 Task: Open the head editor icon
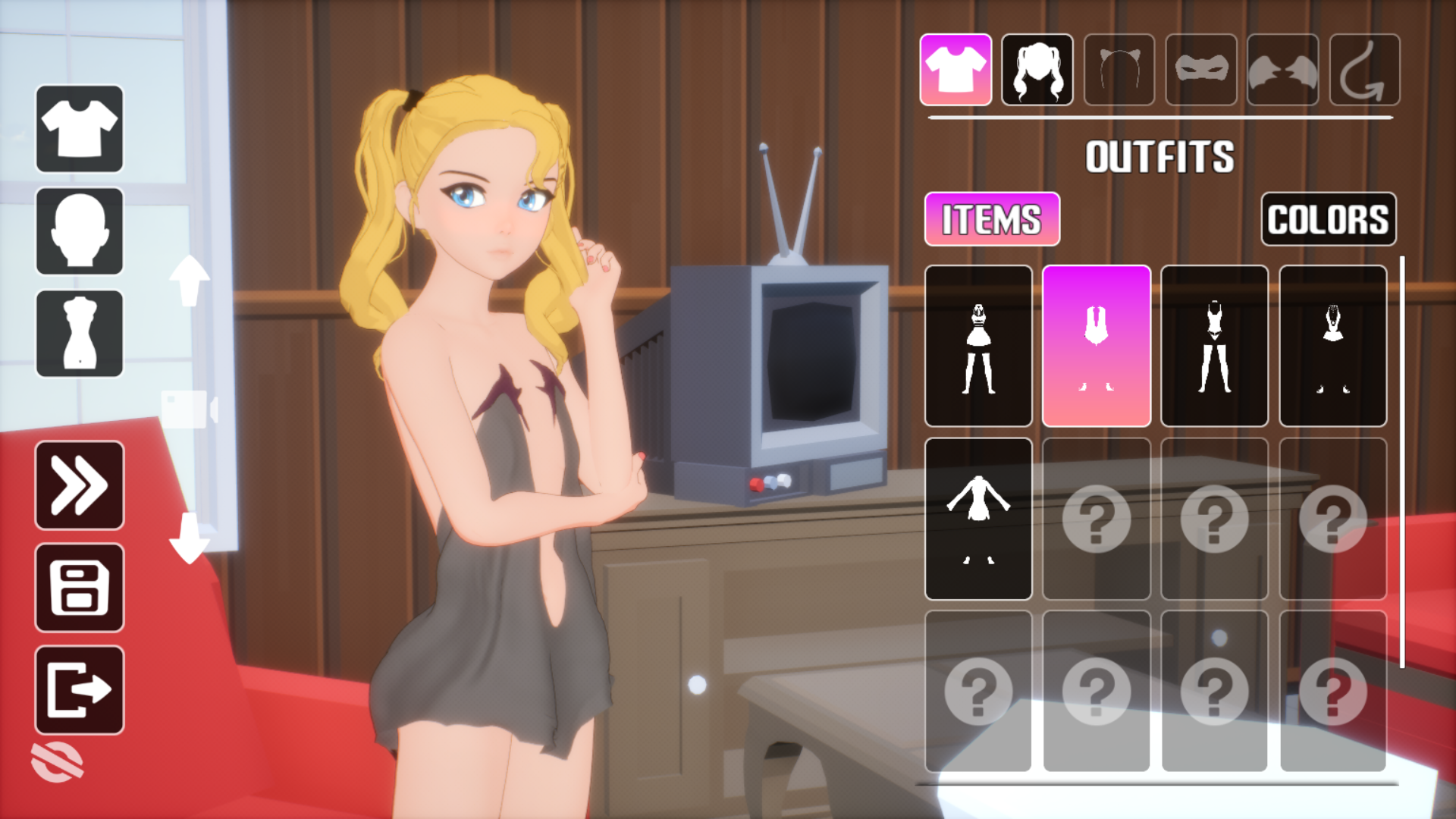79,230
